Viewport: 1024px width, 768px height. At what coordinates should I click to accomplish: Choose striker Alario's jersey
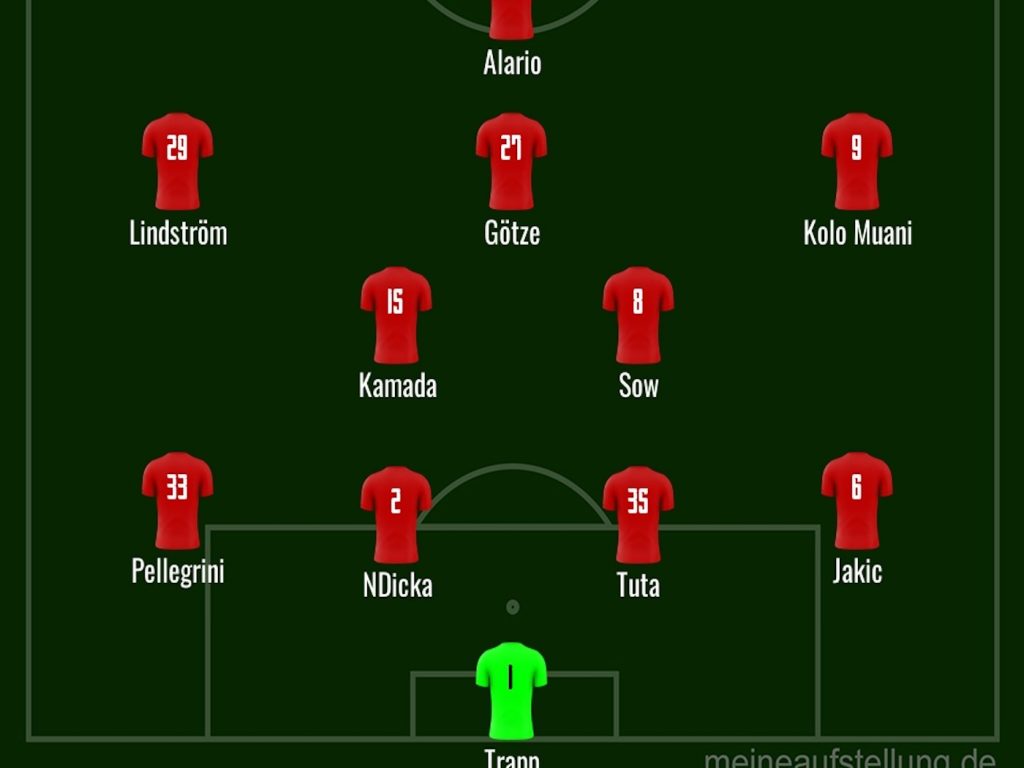511,18
